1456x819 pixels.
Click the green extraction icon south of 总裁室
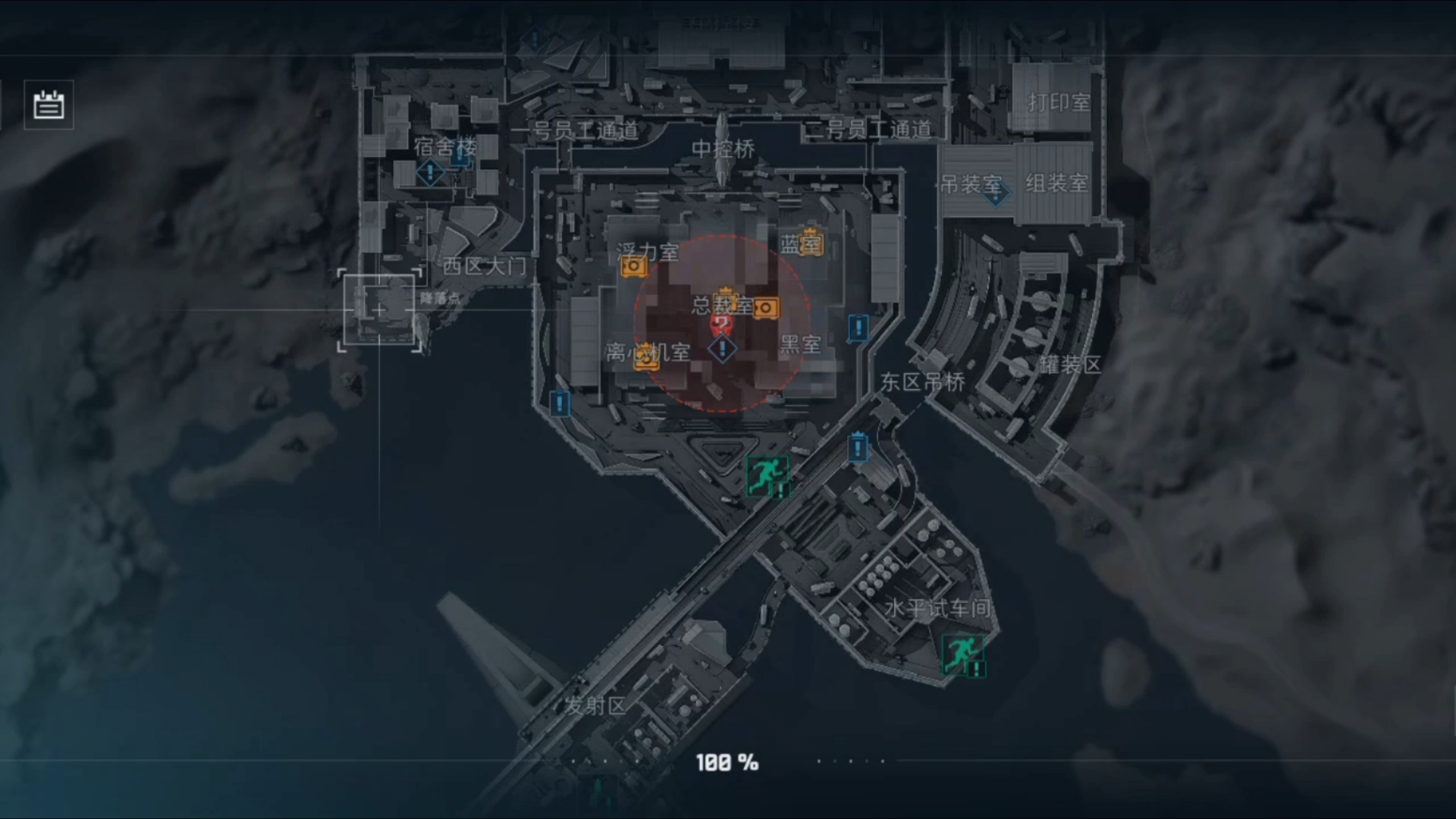click(x=767, y=475)
